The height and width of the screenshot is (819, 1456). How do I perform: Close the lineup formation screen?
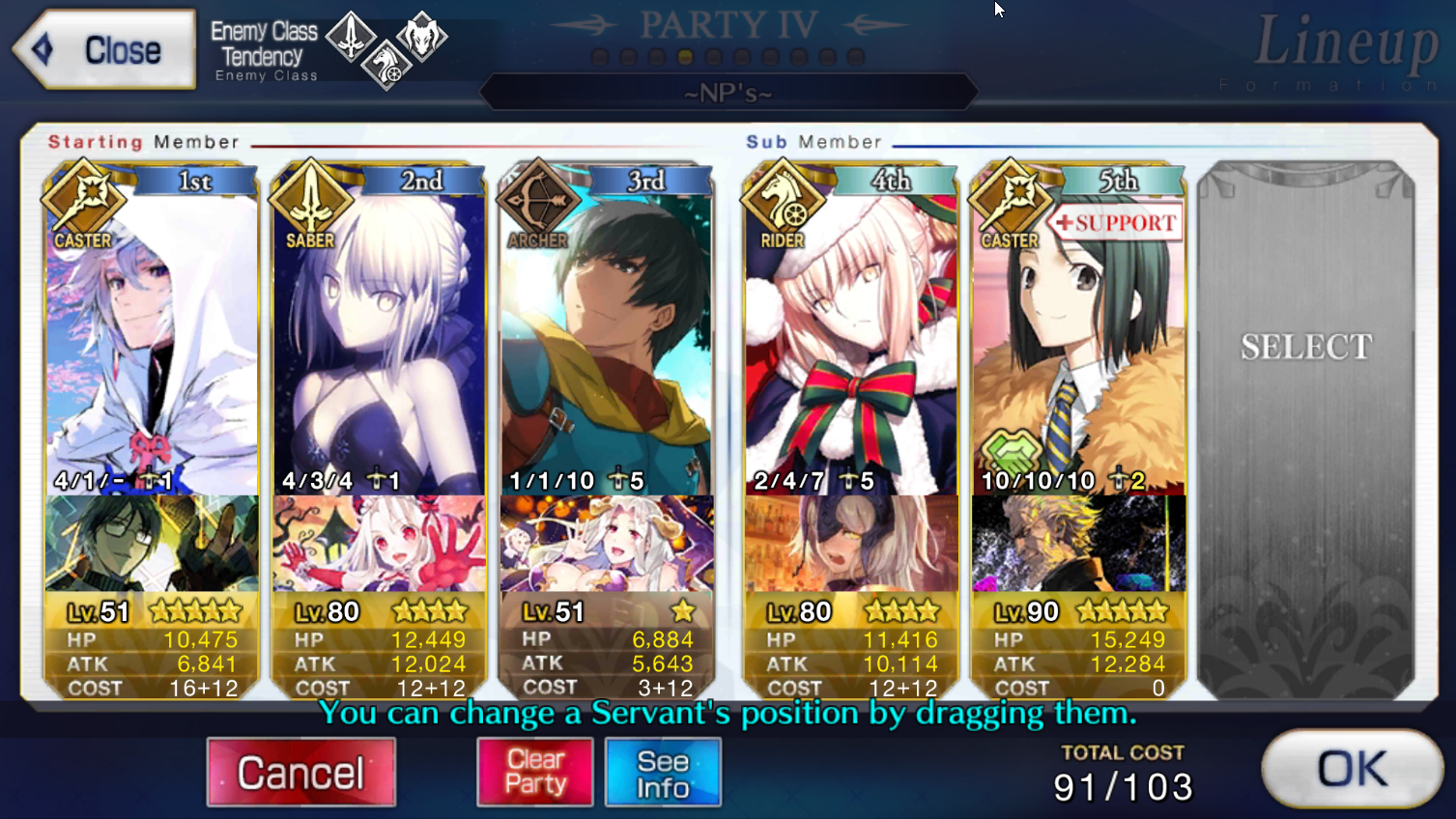coord(104,50)
